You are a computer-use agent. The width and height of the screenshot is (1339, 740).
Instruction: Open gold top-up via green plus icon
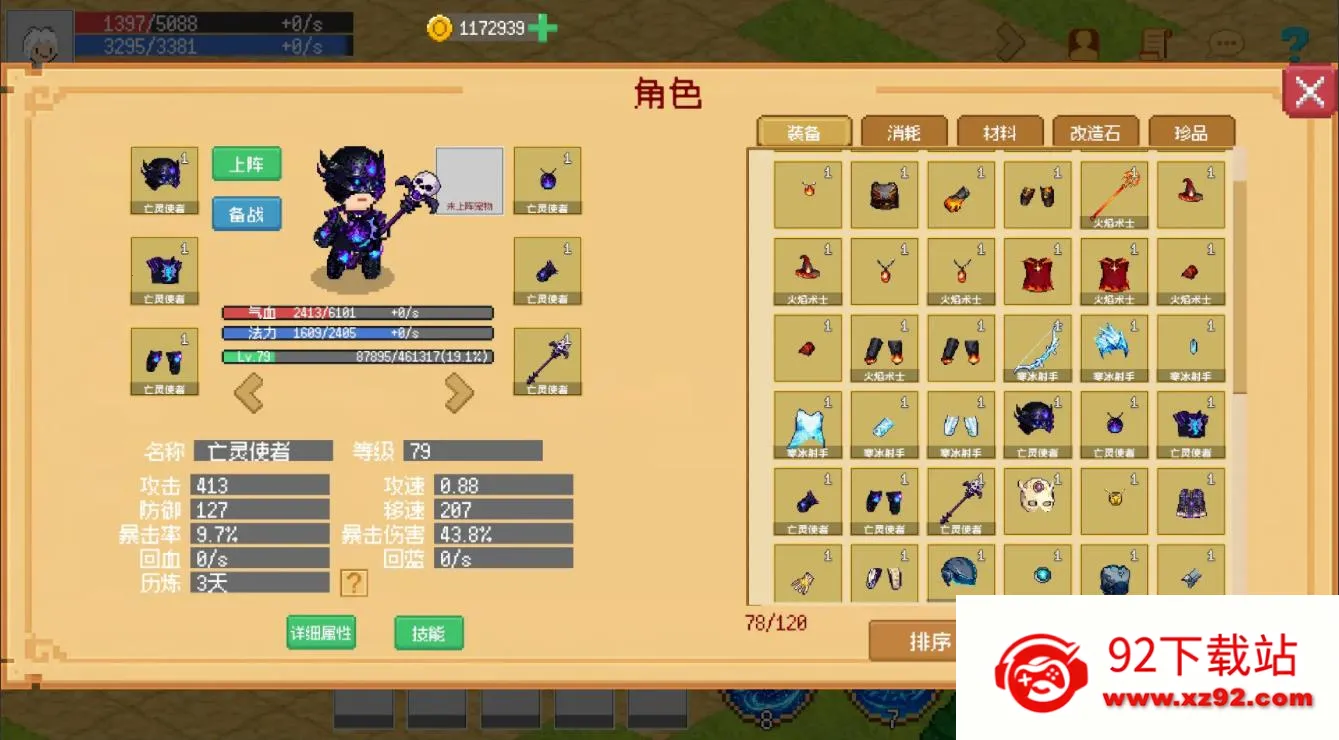(541, 27)
